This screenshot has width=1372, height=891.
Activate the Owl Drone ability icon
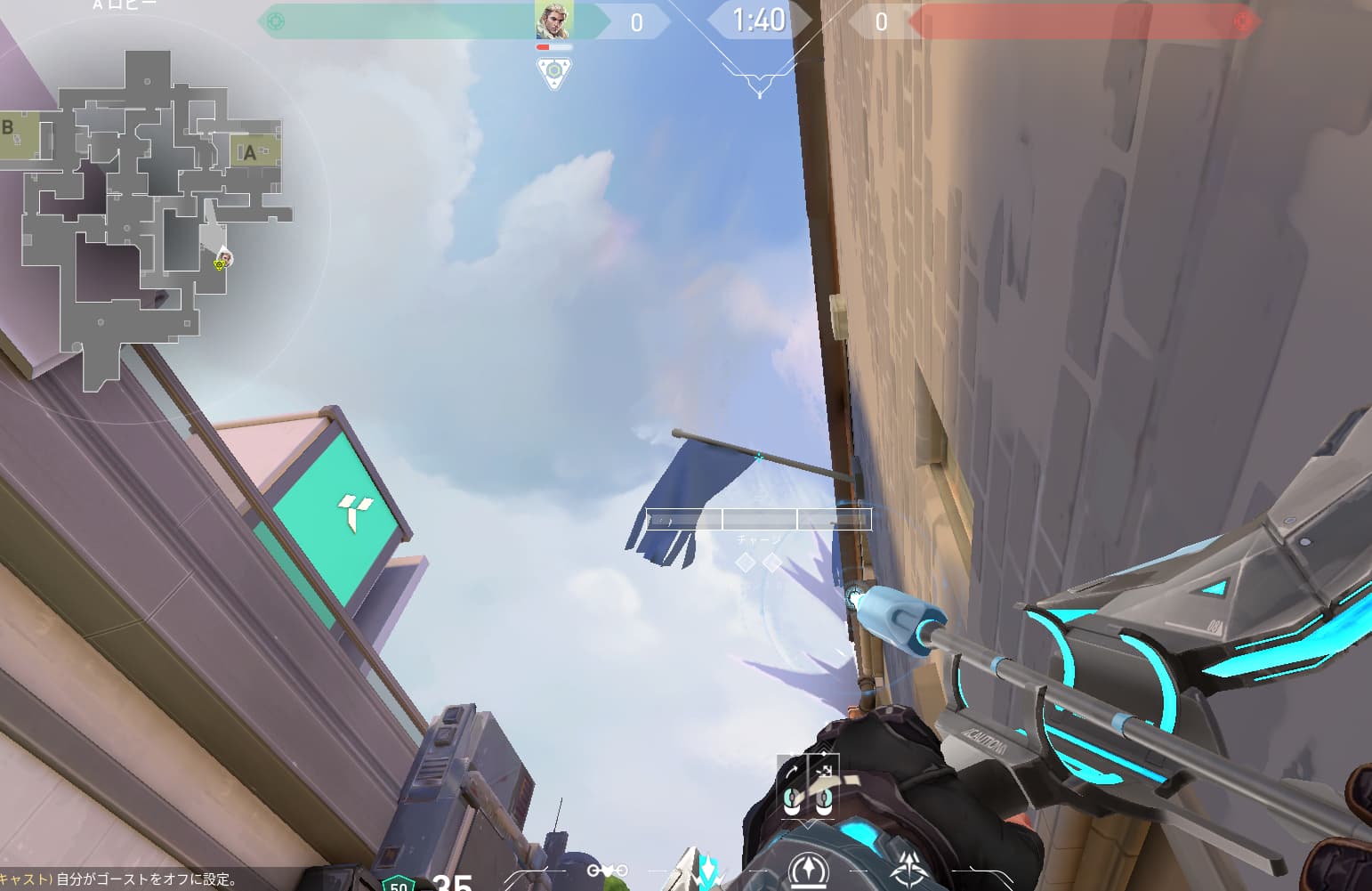(x=608, y=871)
